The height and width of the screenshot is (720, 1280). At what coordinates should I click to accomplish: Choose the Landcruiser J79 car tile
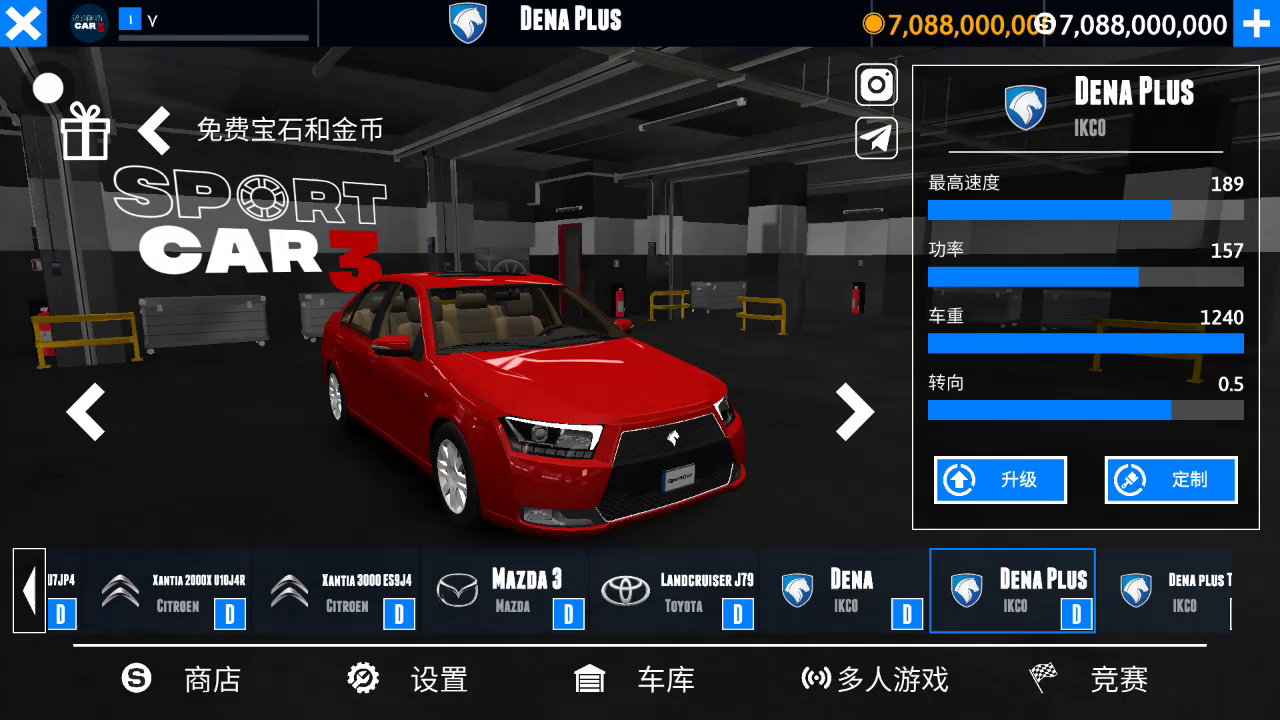(x=675, y=591)
